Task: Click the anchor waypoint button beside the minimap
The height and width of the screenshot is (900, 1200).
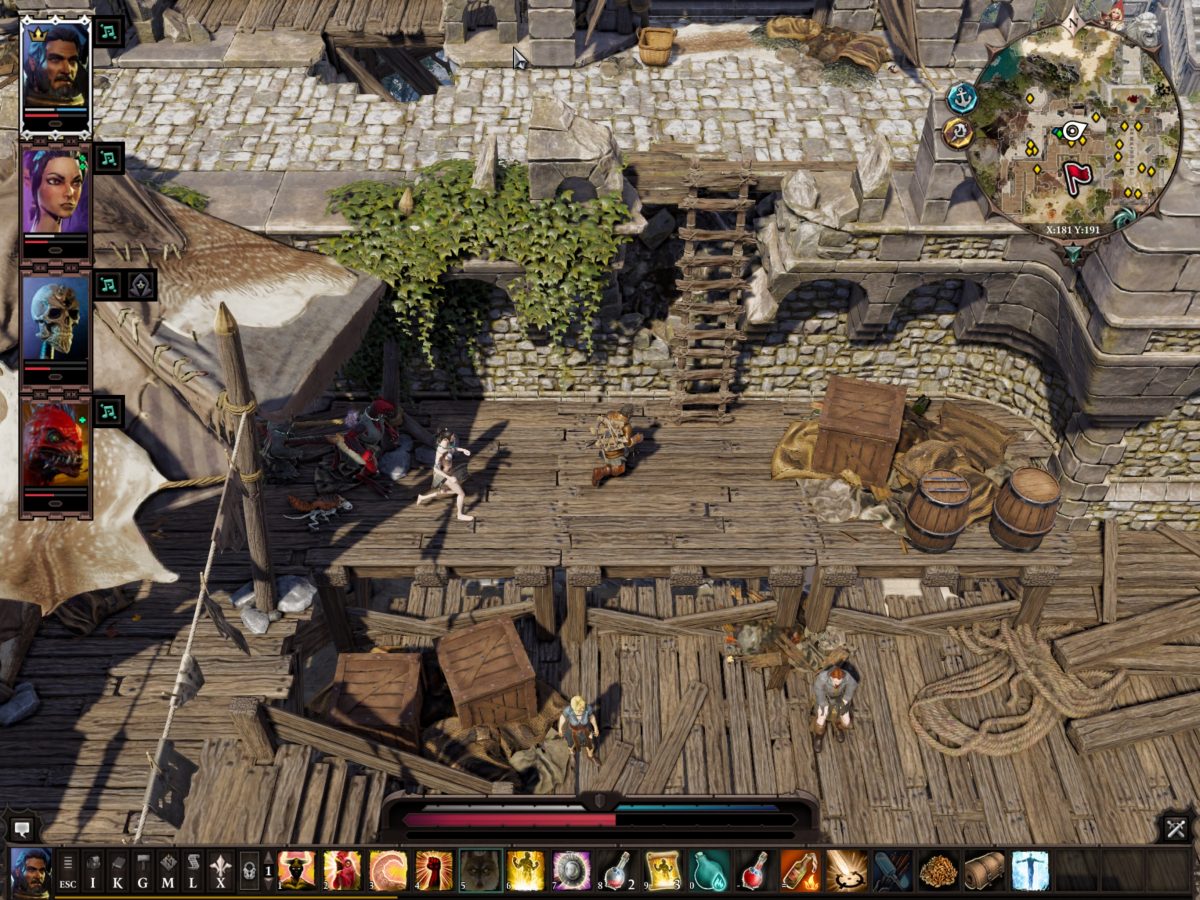Action: click(x=963, y=97)
